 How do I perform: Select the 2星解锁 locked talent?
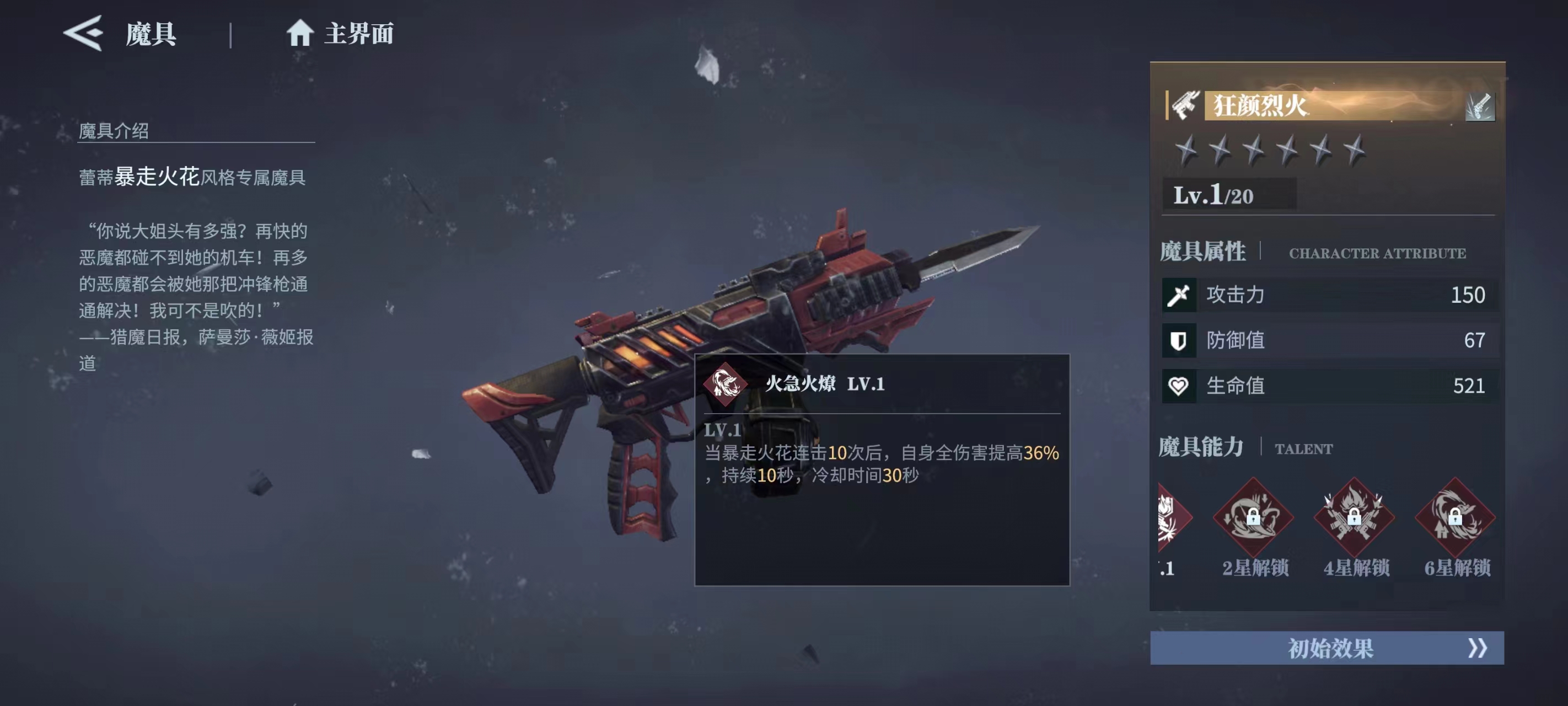tap(1253, 517)
